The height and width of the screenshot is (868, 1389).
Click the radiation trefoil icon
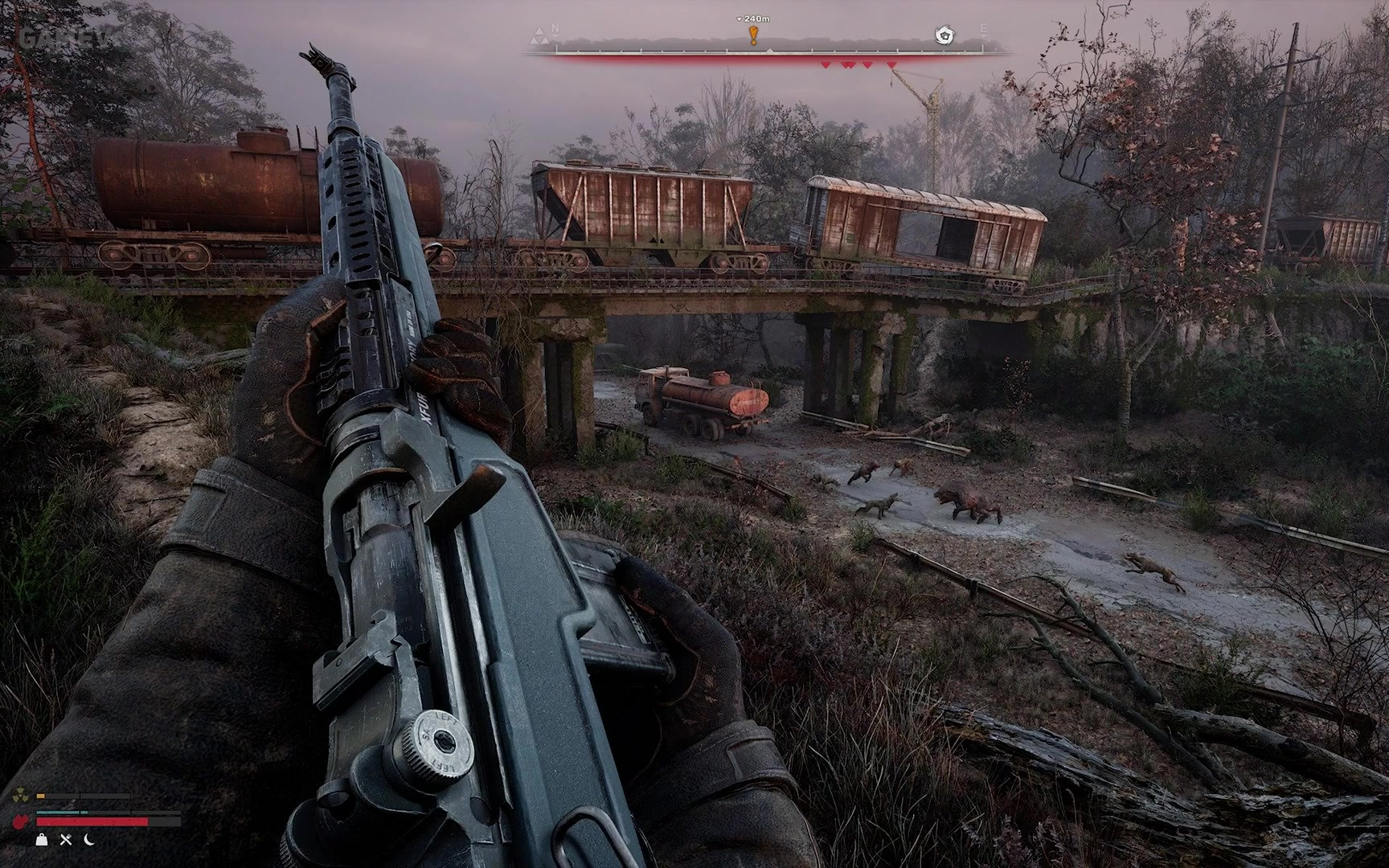point(22,796)
